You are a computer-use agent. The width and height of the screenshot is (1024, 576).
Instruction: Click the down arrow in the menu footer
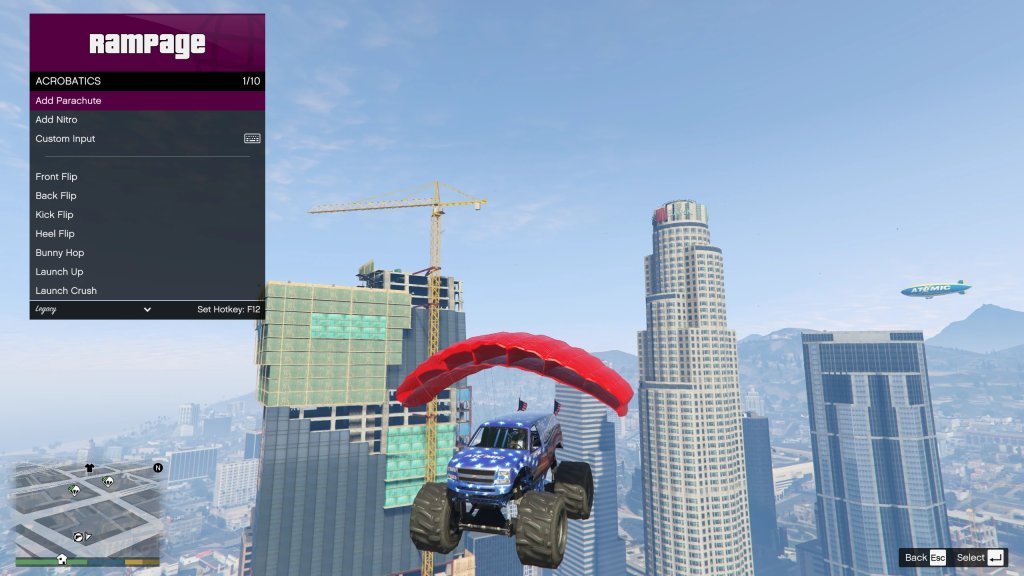(x=147, y=310)
